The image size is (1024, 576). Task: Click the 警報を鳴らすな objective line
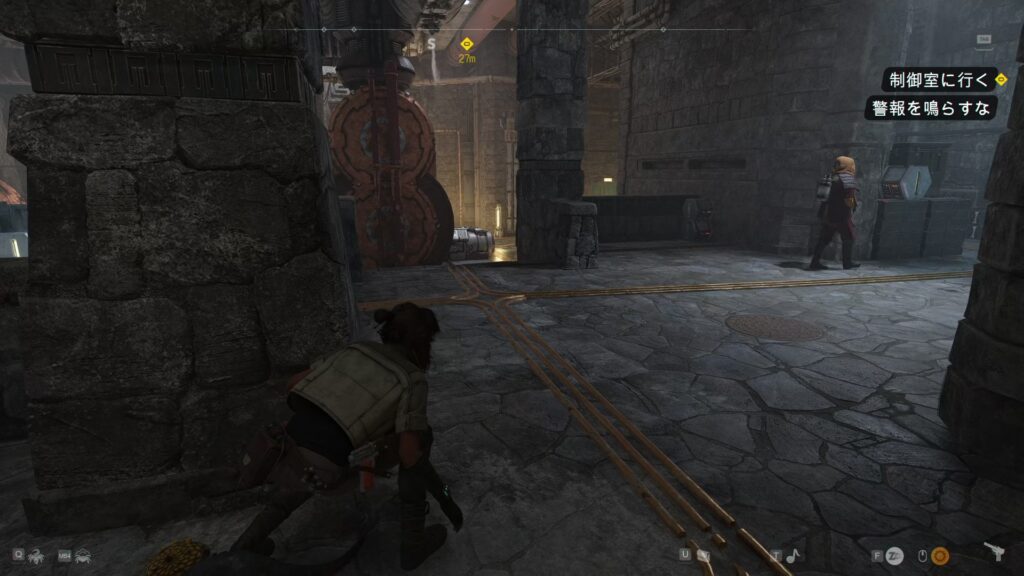(930, 107)
